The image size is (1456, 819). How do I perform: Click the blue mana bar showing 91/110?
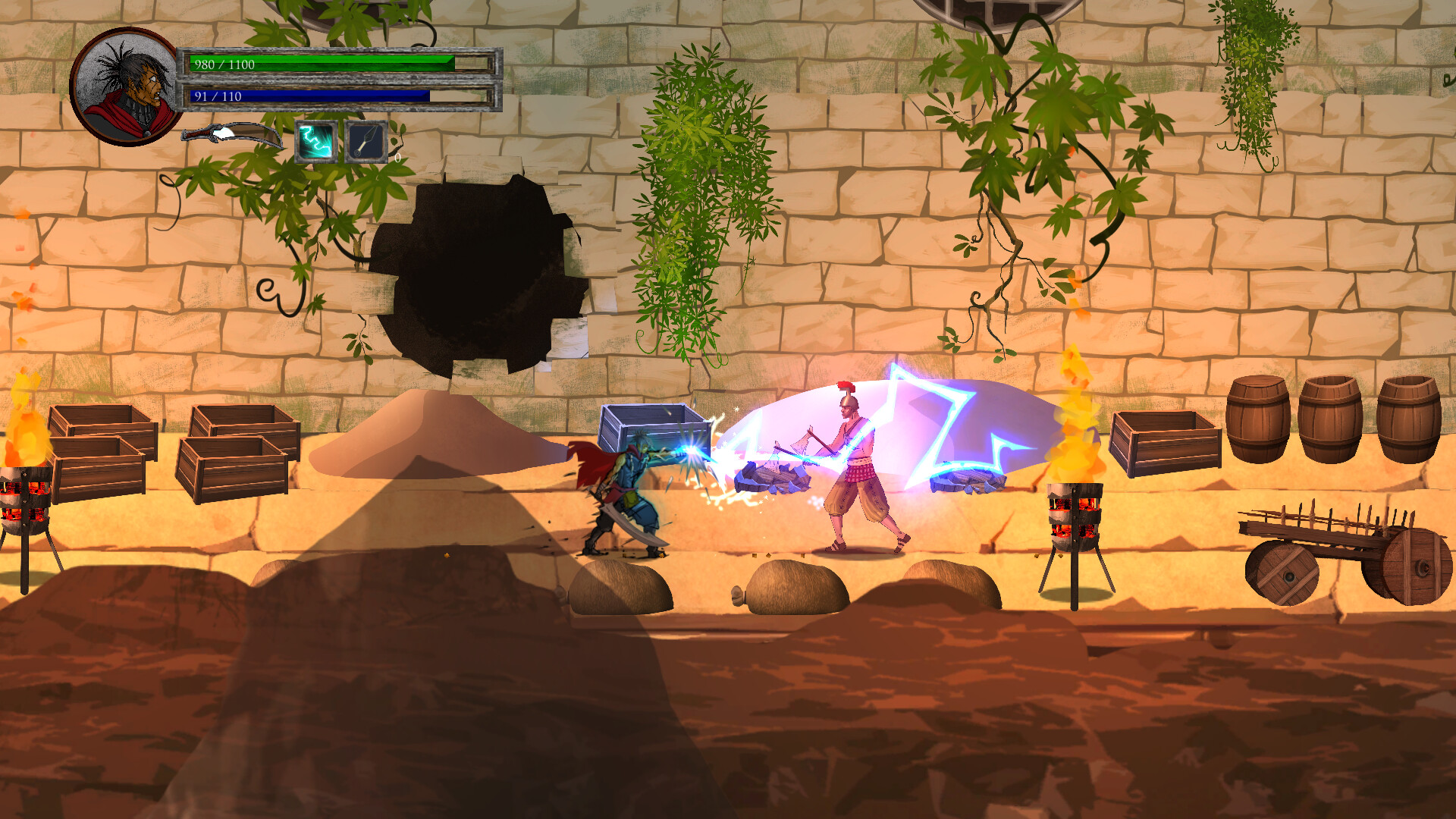coord(311,96)
